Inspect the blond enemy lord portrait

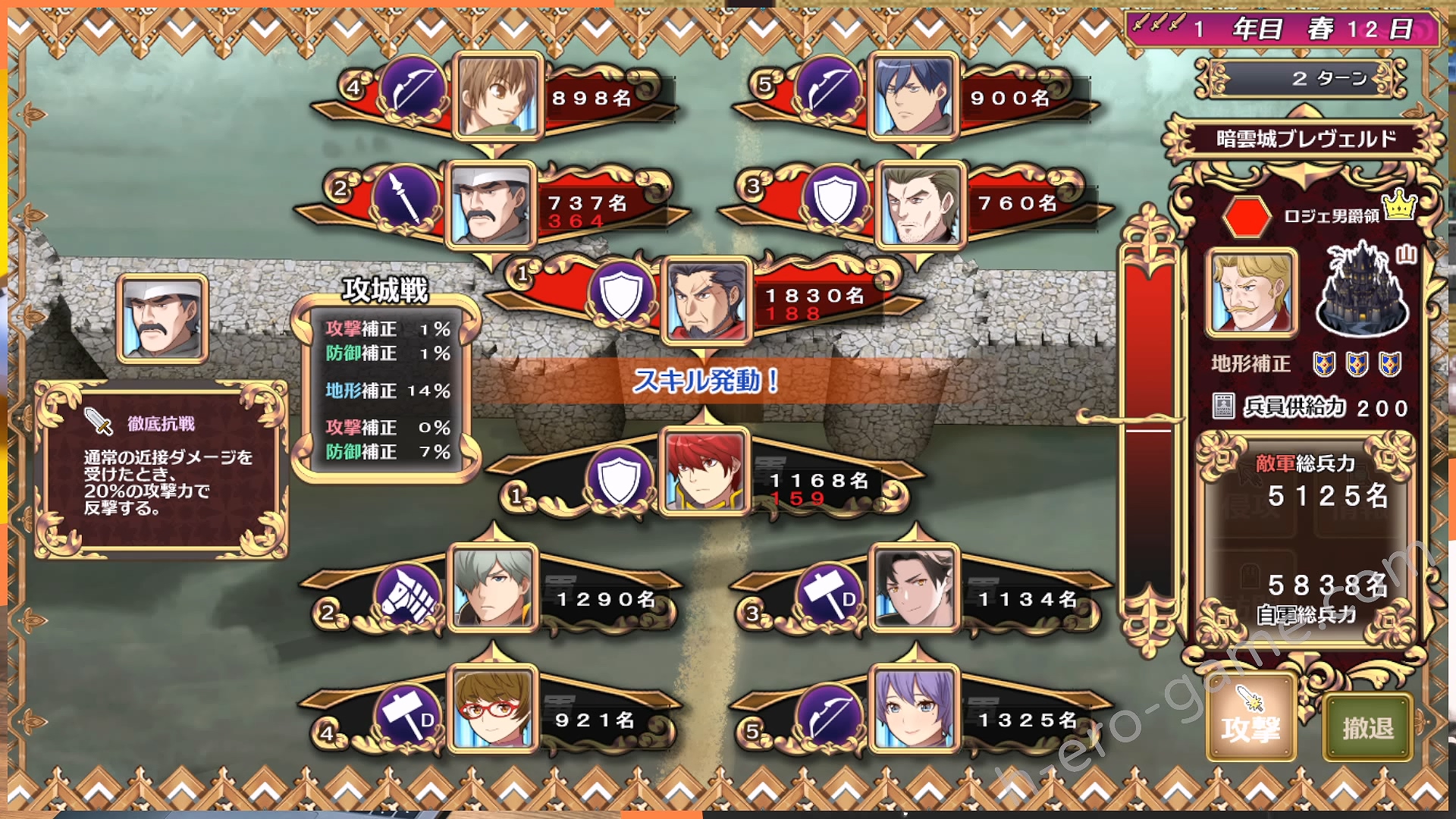1251,292
